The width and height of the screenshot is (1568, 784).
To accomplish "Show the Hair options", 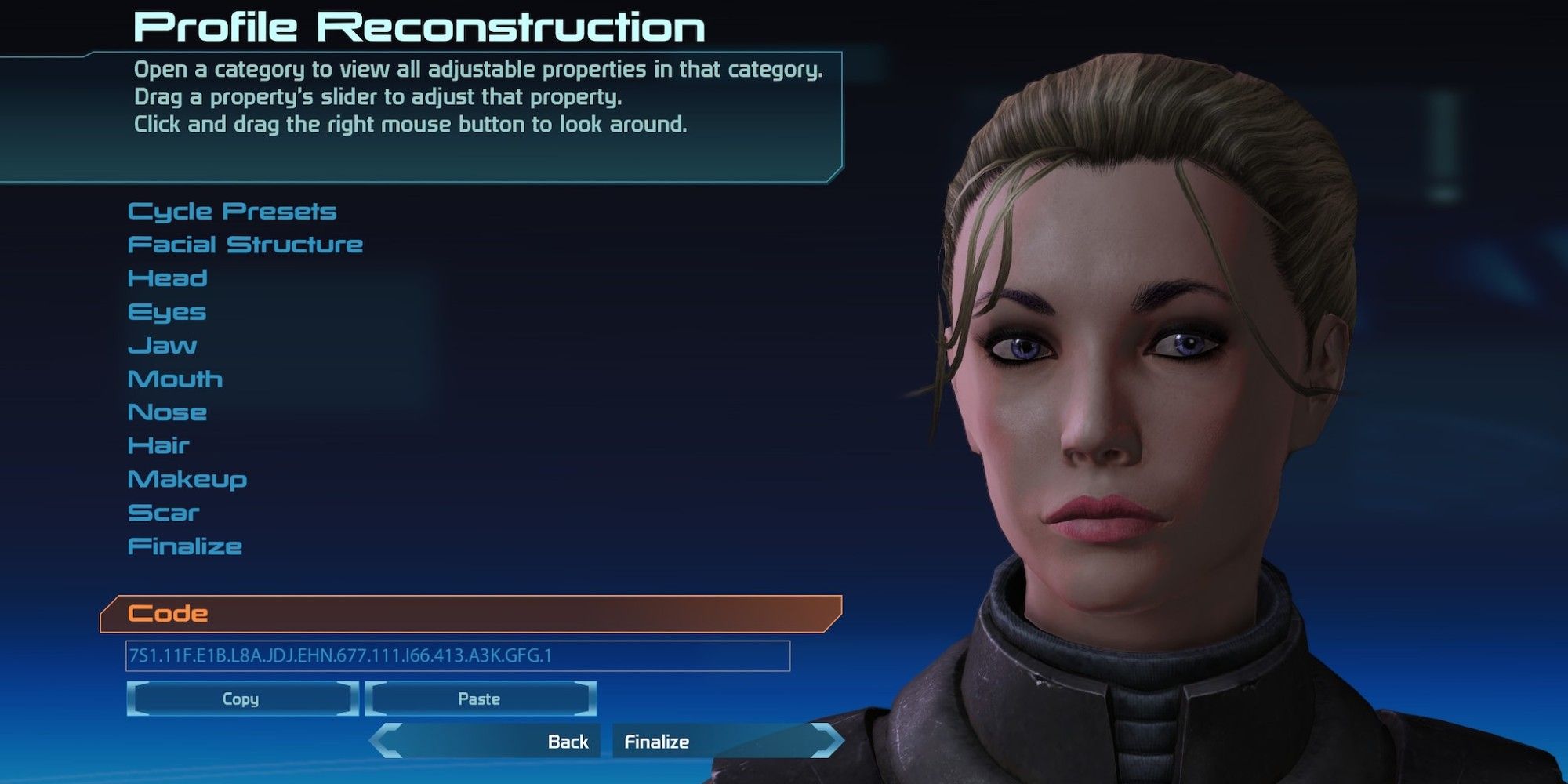I will tap(159, 446).
